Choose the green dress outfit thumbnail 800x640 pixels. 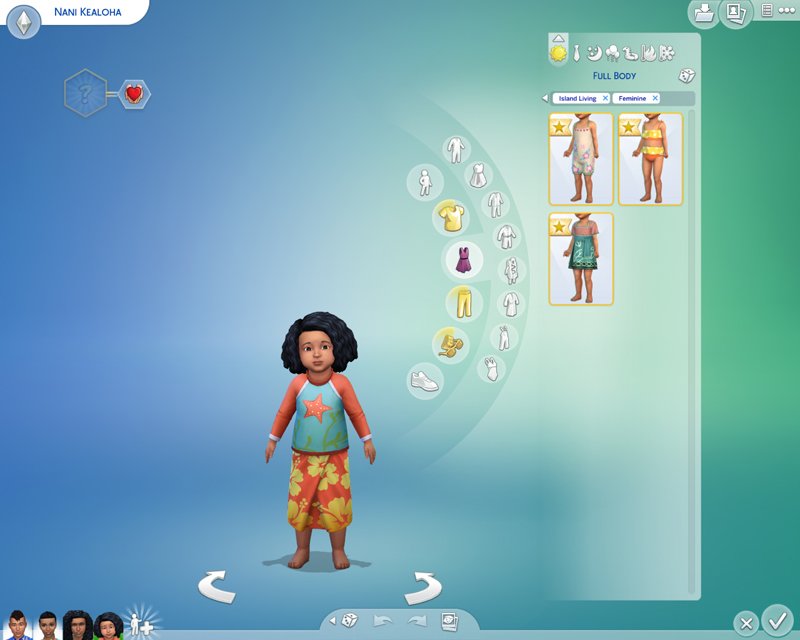point(581,259)
